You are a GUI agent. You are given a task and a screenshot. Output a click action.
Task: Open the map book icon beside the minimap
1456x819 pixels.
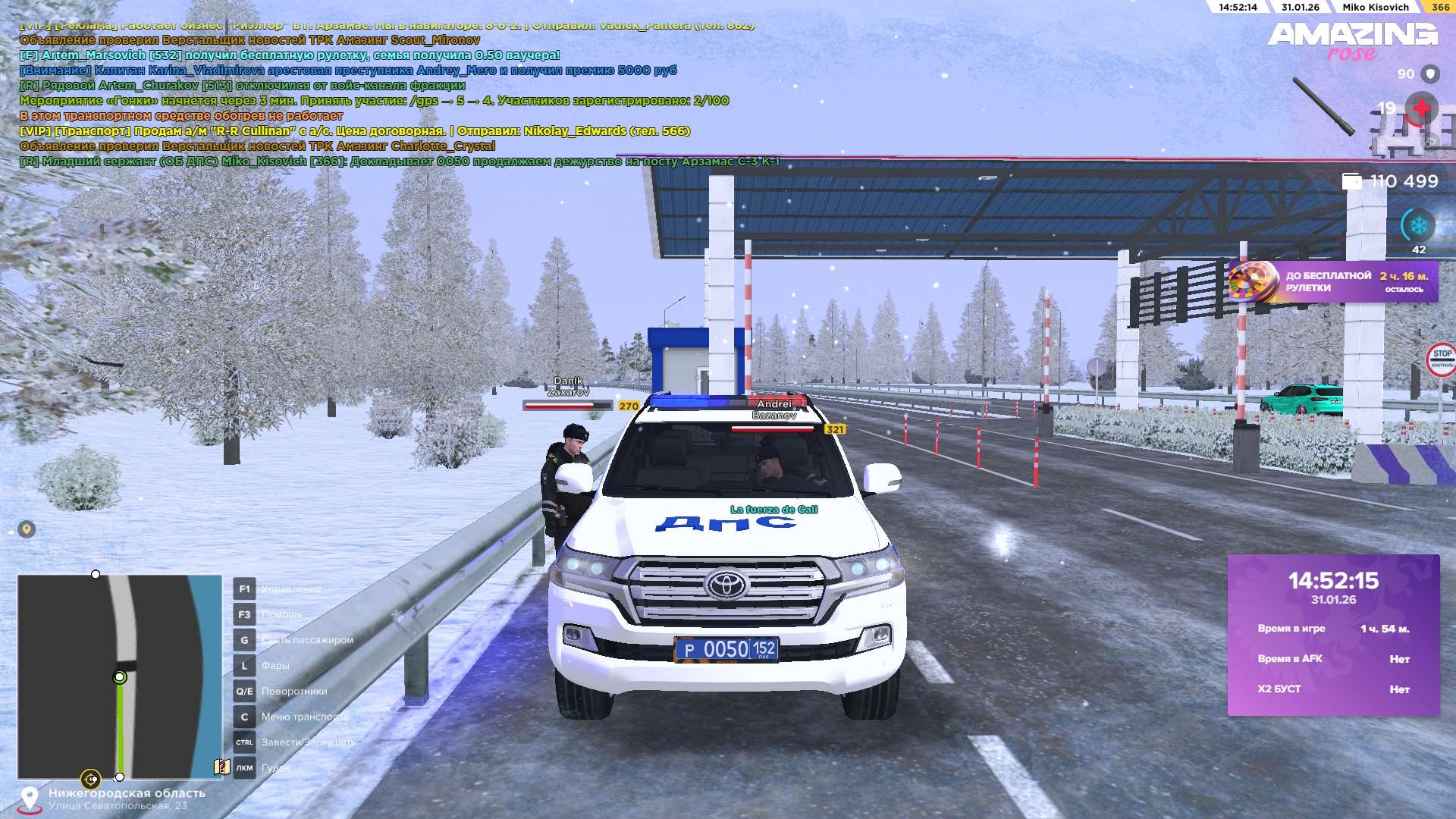pyautogui.click(x=221, y=767)
